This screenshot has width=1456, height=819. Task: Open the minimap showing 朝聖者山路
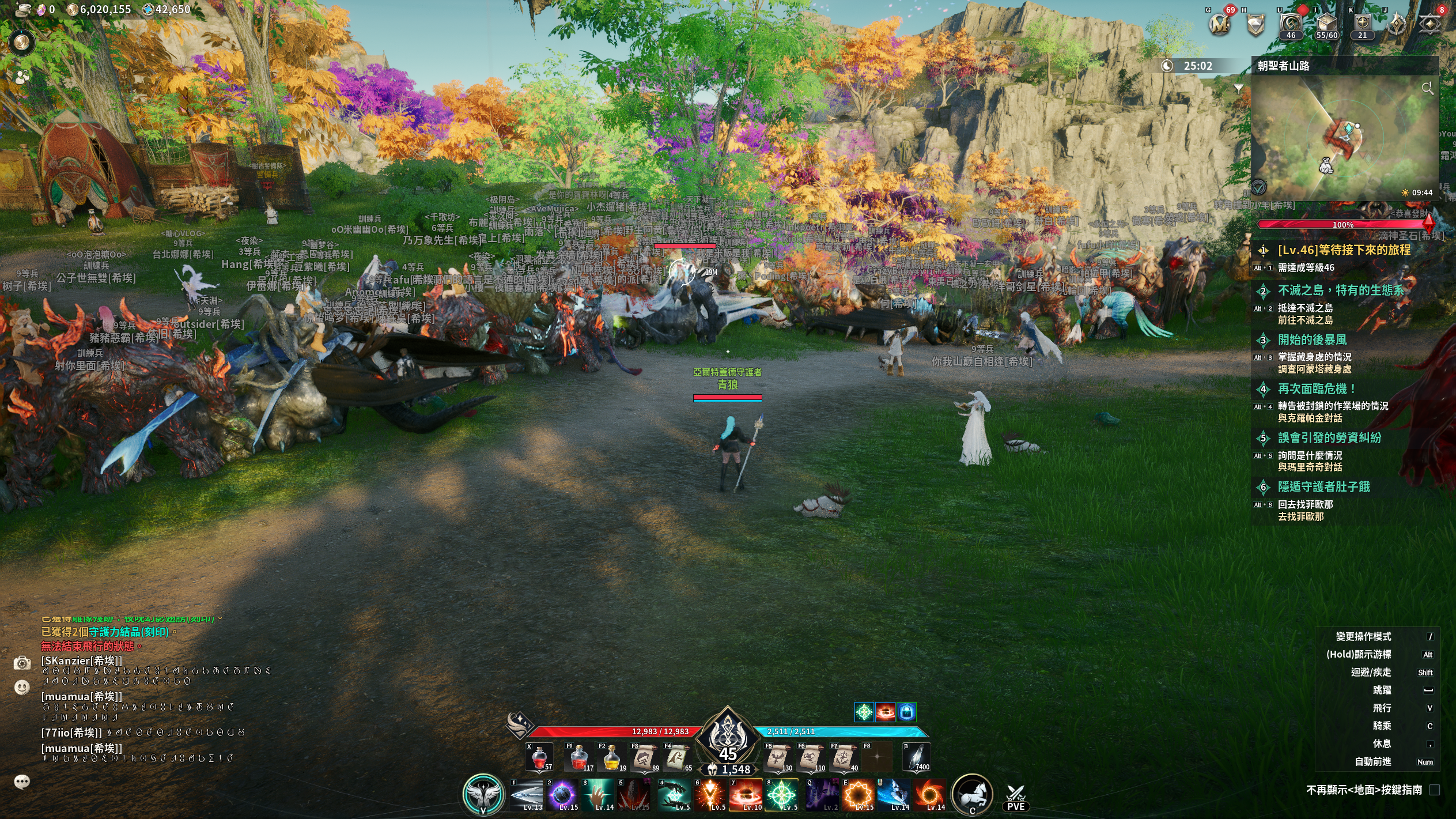point(1344,138)
